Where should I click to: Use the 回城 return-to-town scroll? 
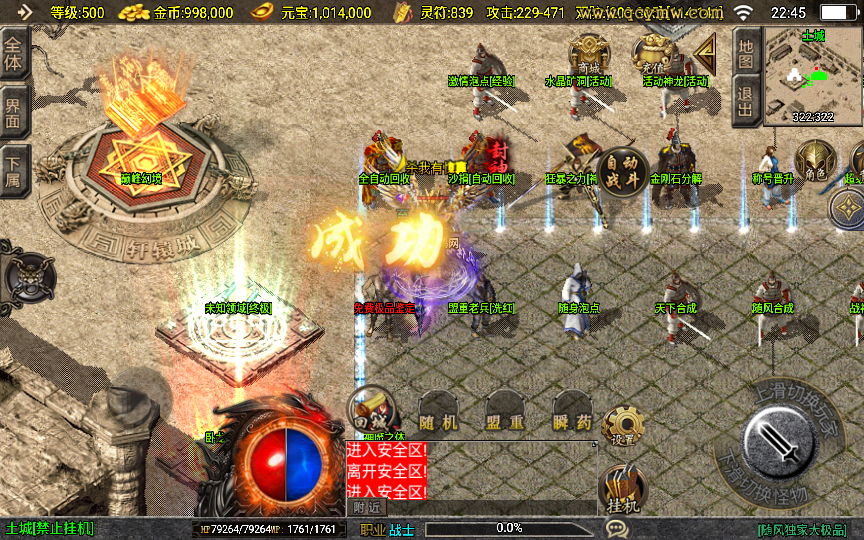370,408
